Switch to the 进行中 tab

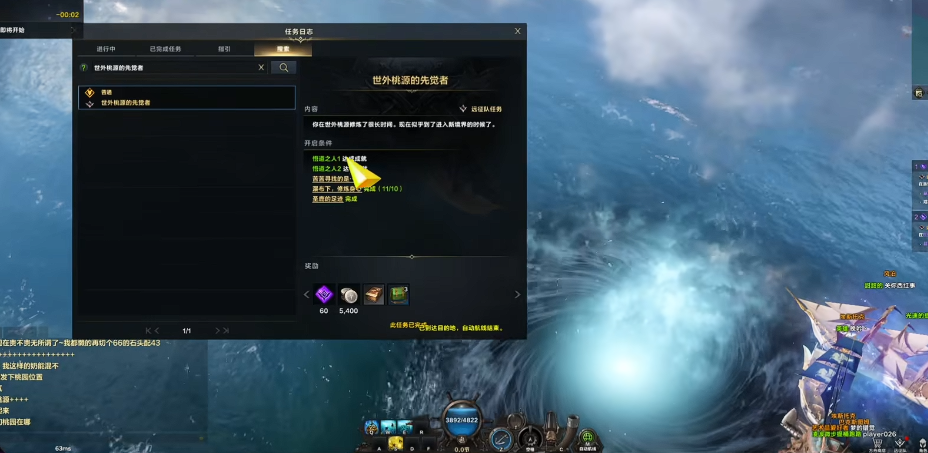pos(106,48)
